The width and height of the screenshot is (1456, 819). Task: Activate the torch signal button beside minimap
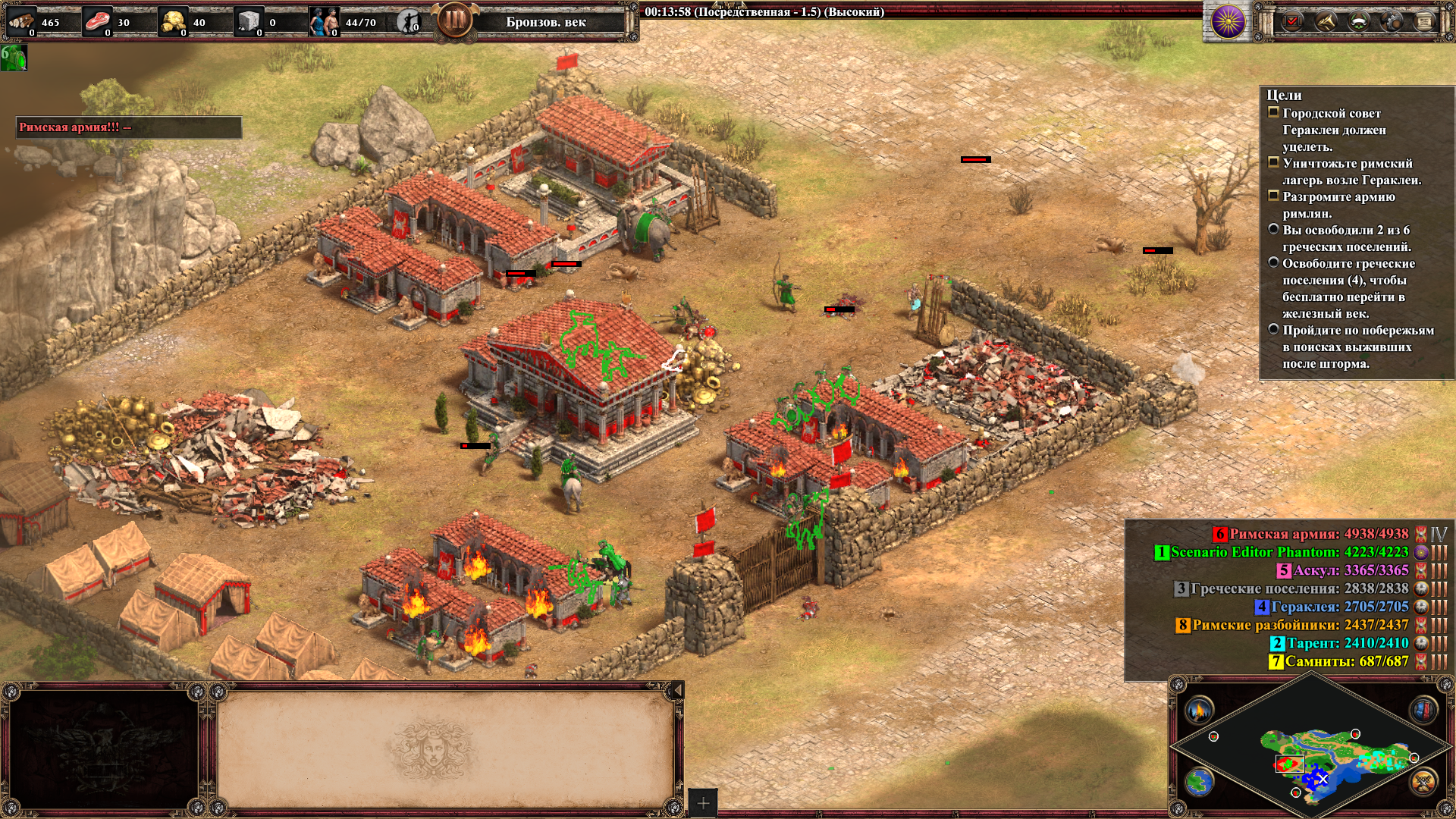(1200, 711)
